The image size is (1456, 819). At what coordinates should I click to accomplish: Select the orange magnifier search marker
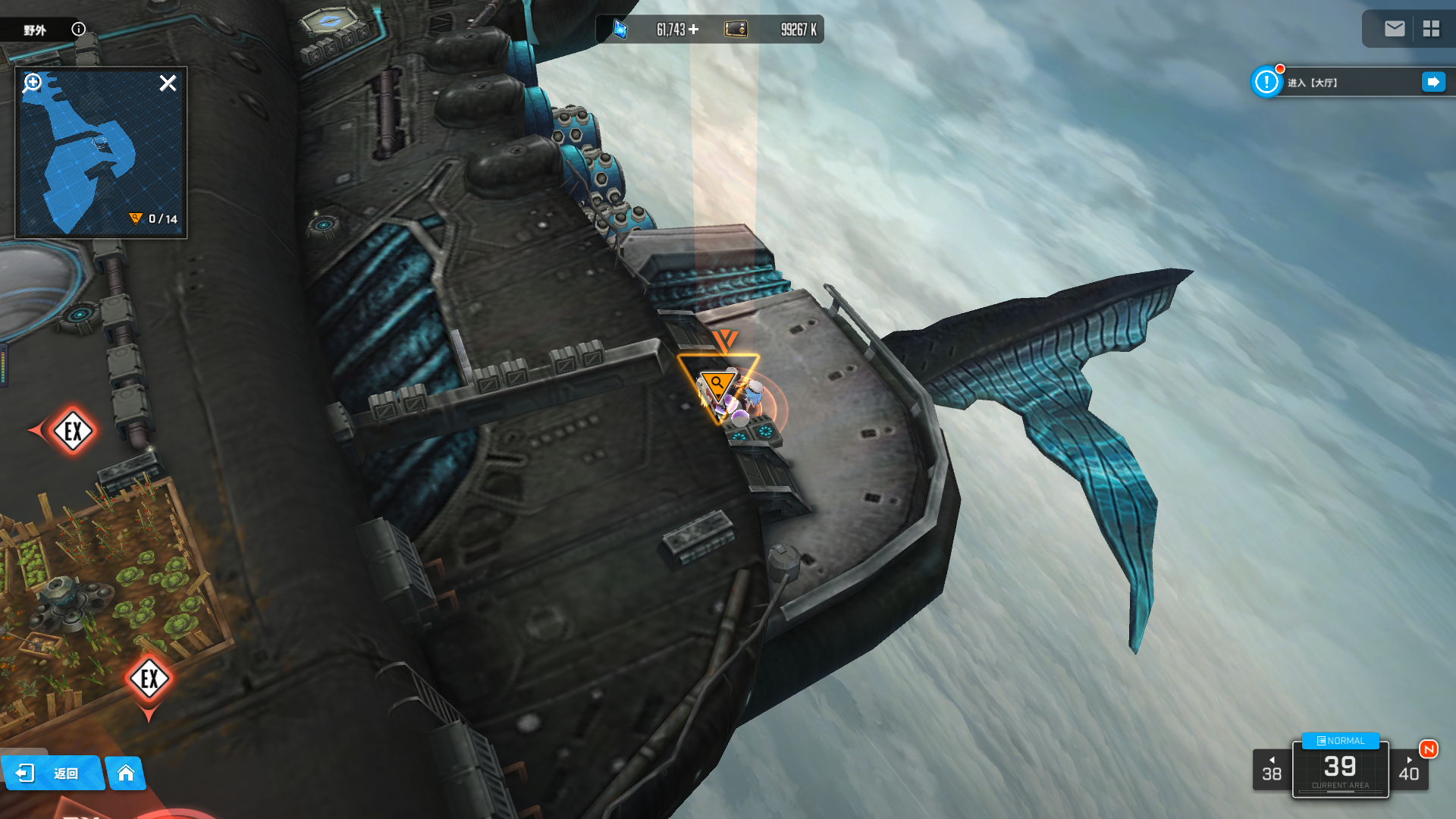[x=717, y=384]
